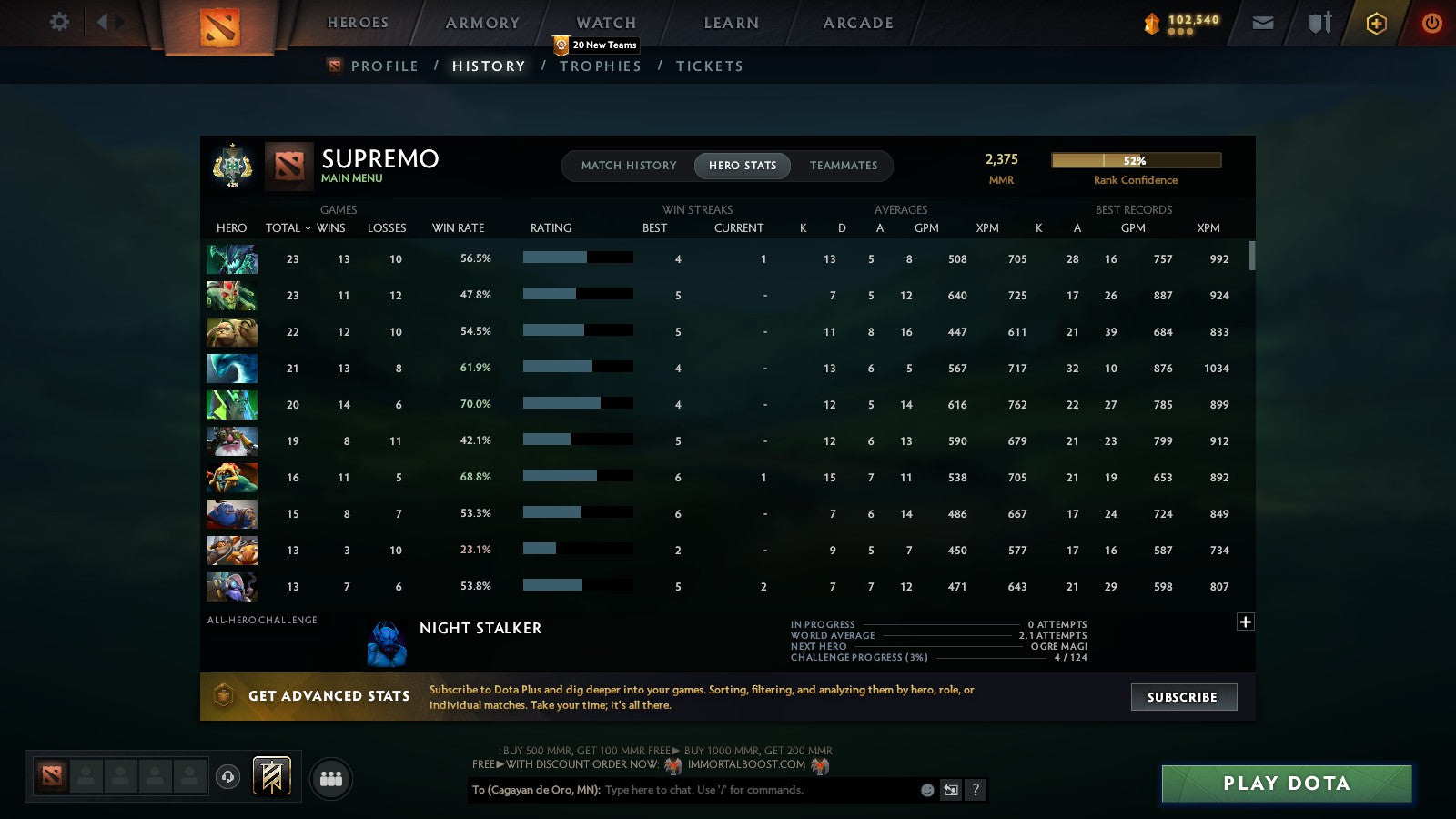Open the mail inbox icon
This screenshot has height=819, width=1456.
1263,23
